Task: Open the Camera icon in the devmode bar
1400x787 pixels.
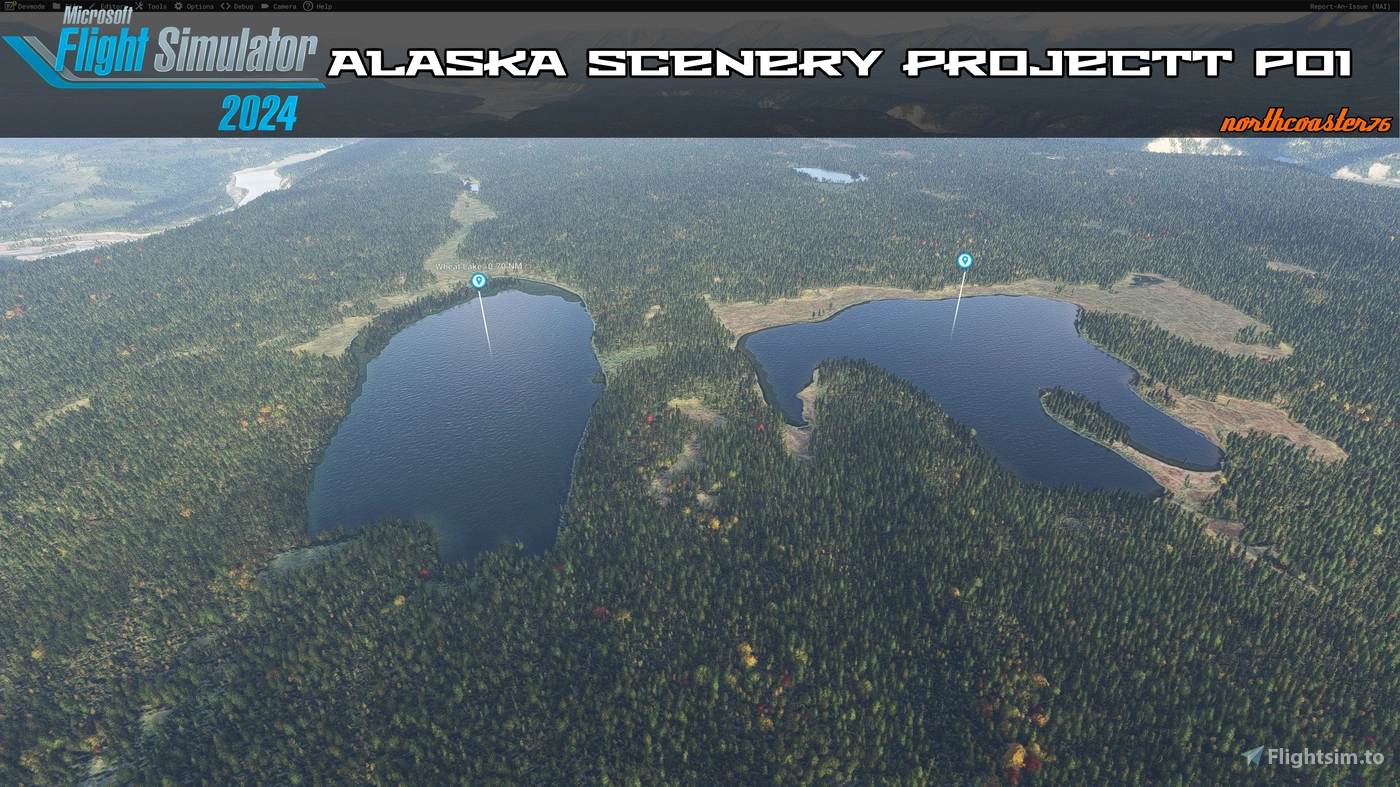Action: [x=265, y=6]
